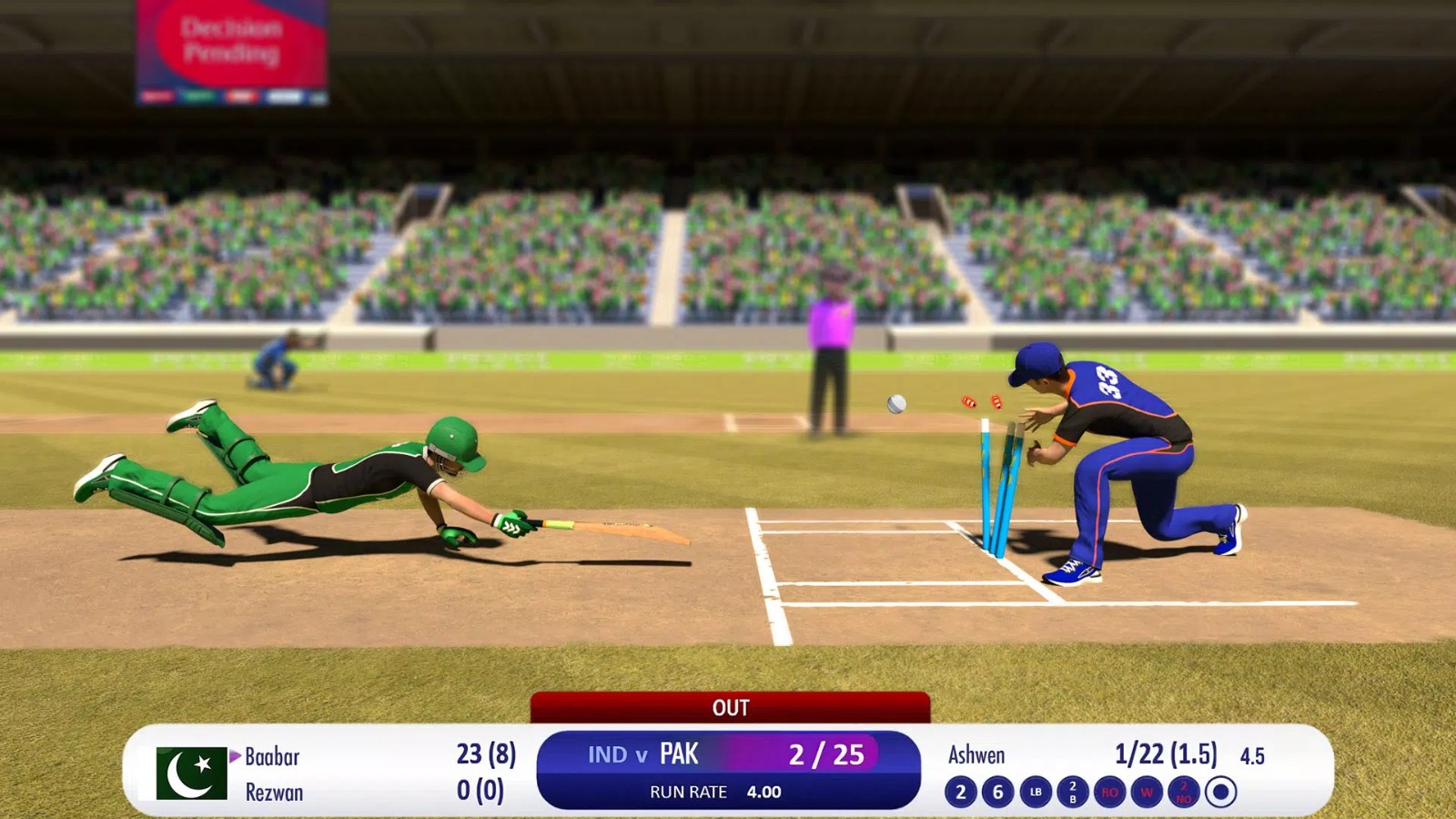The image size is (1456, 819).
Task: Select the LB leg-bye ball icon
Action: tap(1035, 790)
